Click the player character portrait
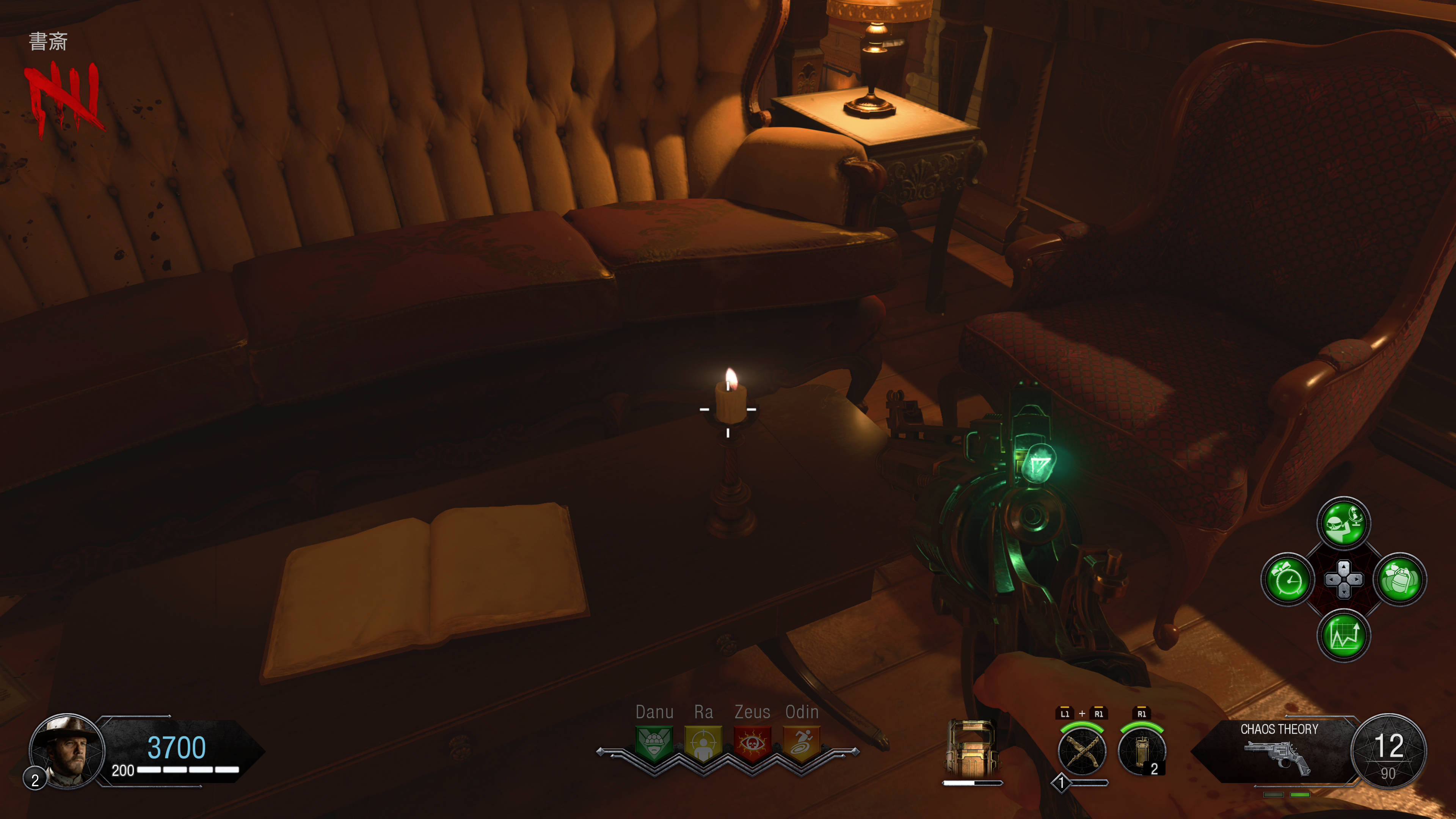 [x=67, y=751]
